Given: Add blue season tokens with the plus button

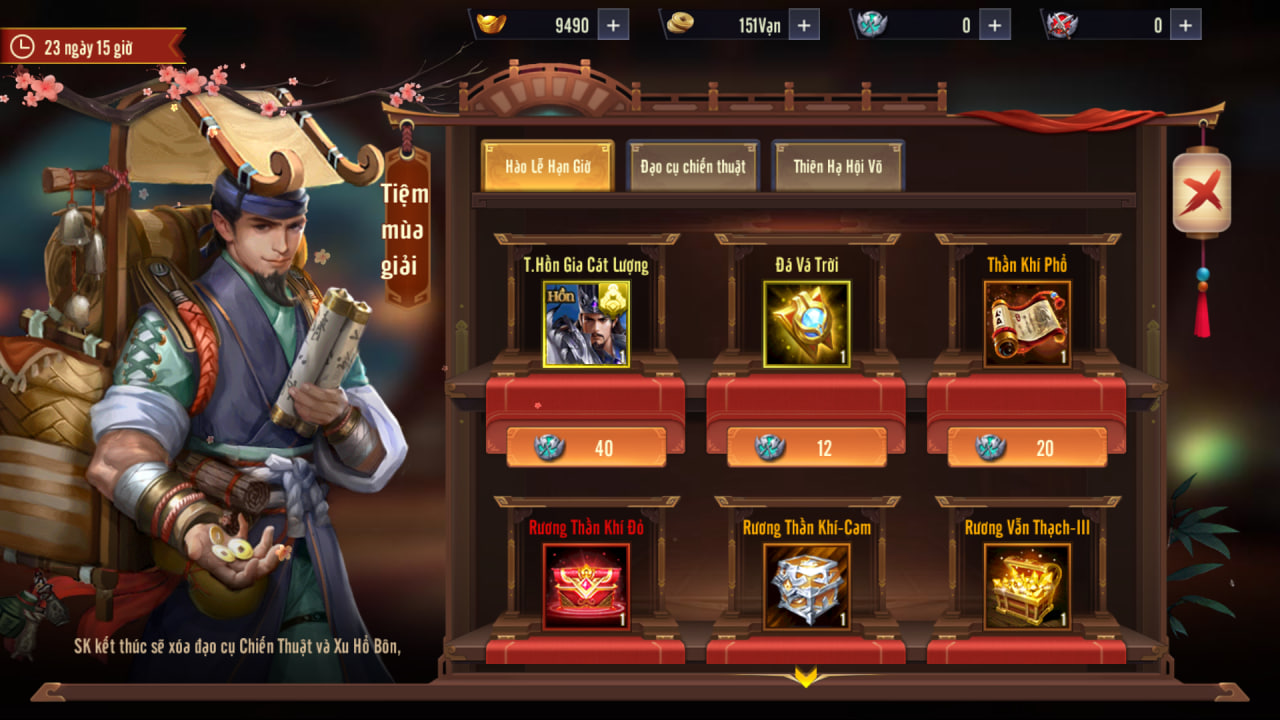Looking at the screenshot, I should point(994,25).
